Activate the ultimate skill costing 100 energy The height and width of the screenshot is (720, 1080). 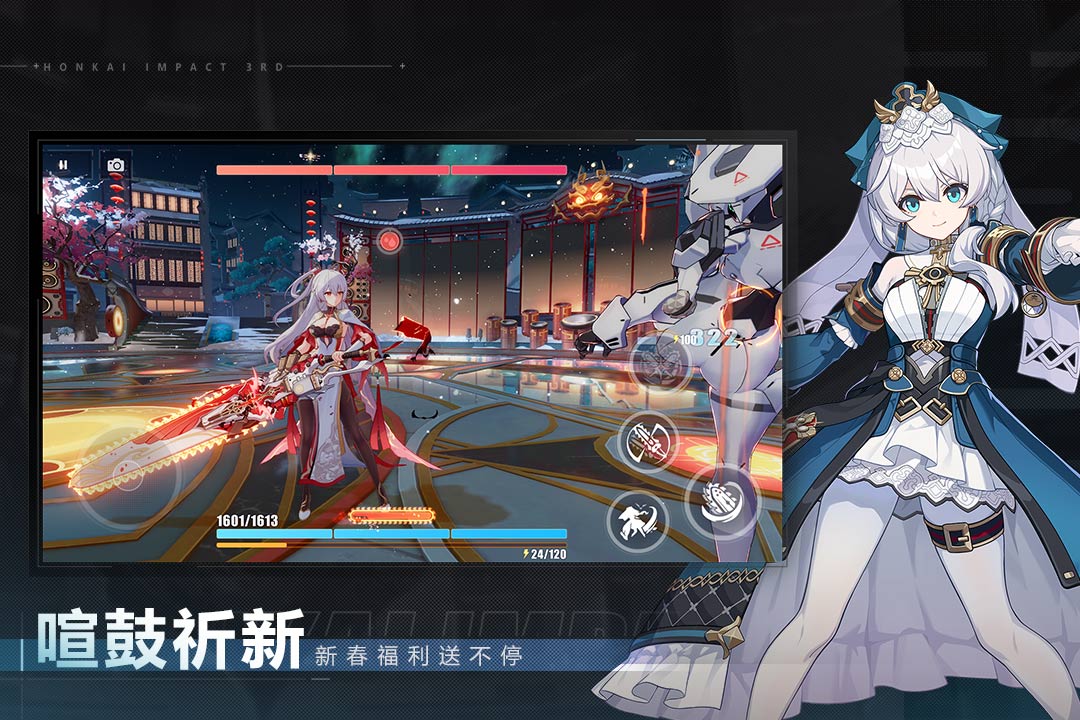(x=661, y=362)
